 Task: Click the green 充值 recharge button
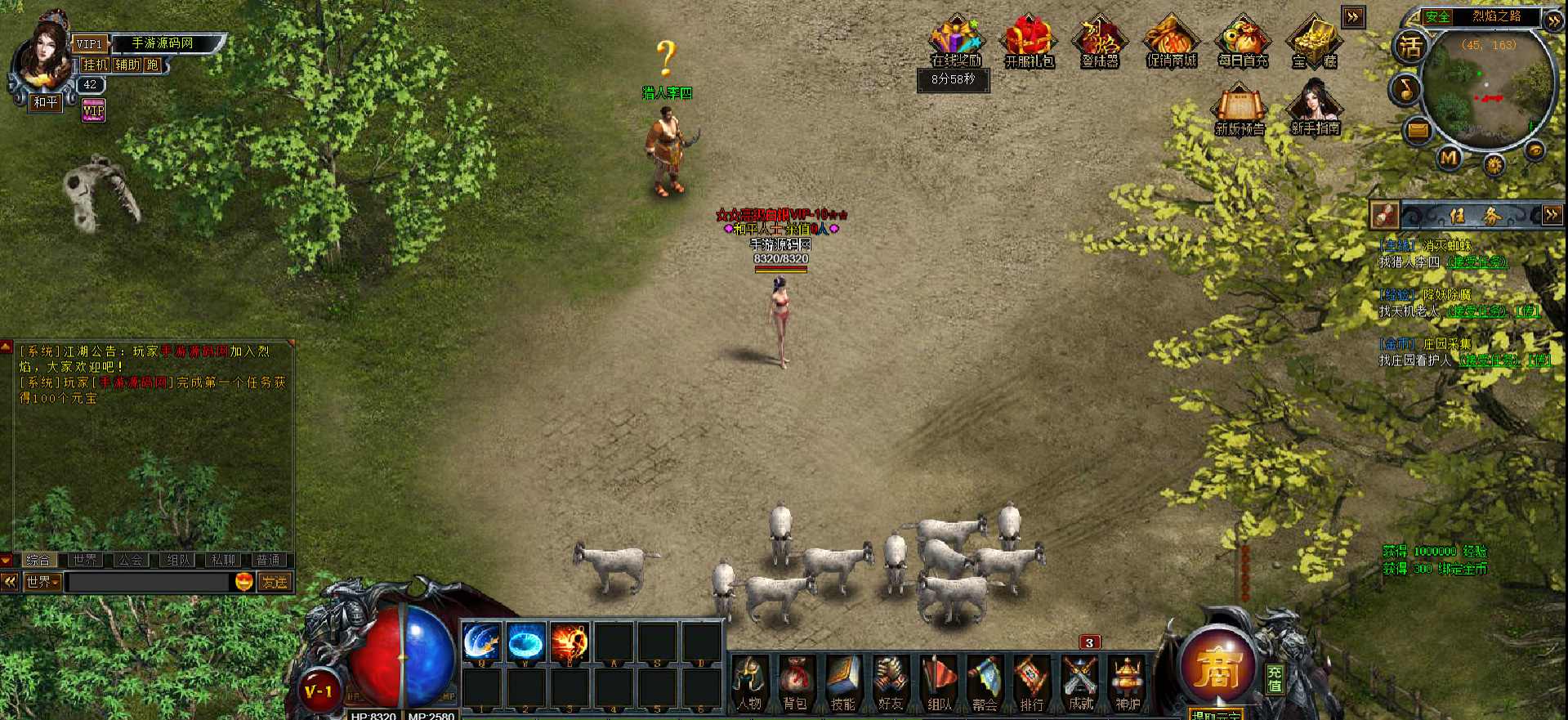(x=1275, y=678)
